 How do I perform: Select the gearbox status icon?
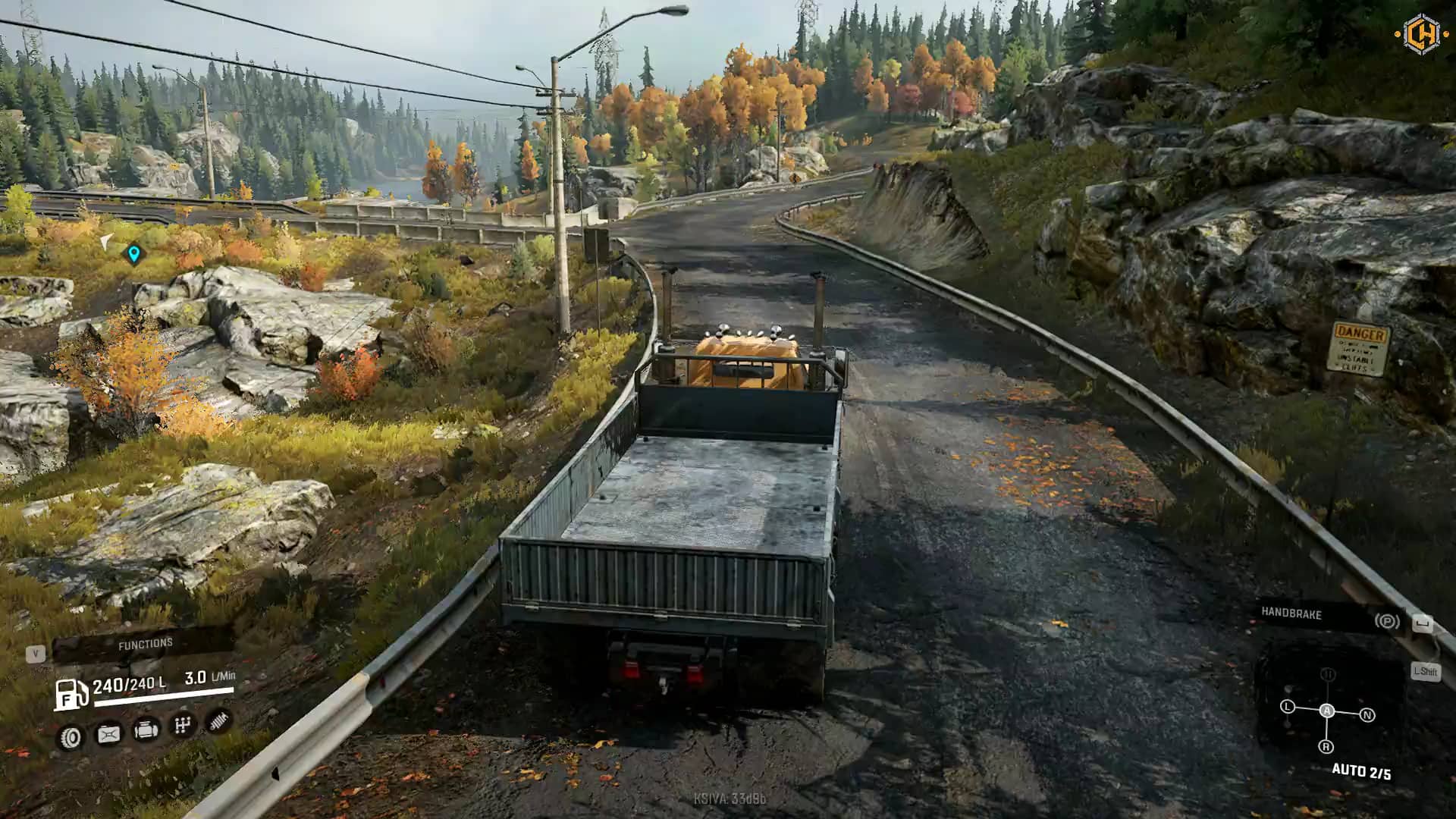click(x=183, y=726)
